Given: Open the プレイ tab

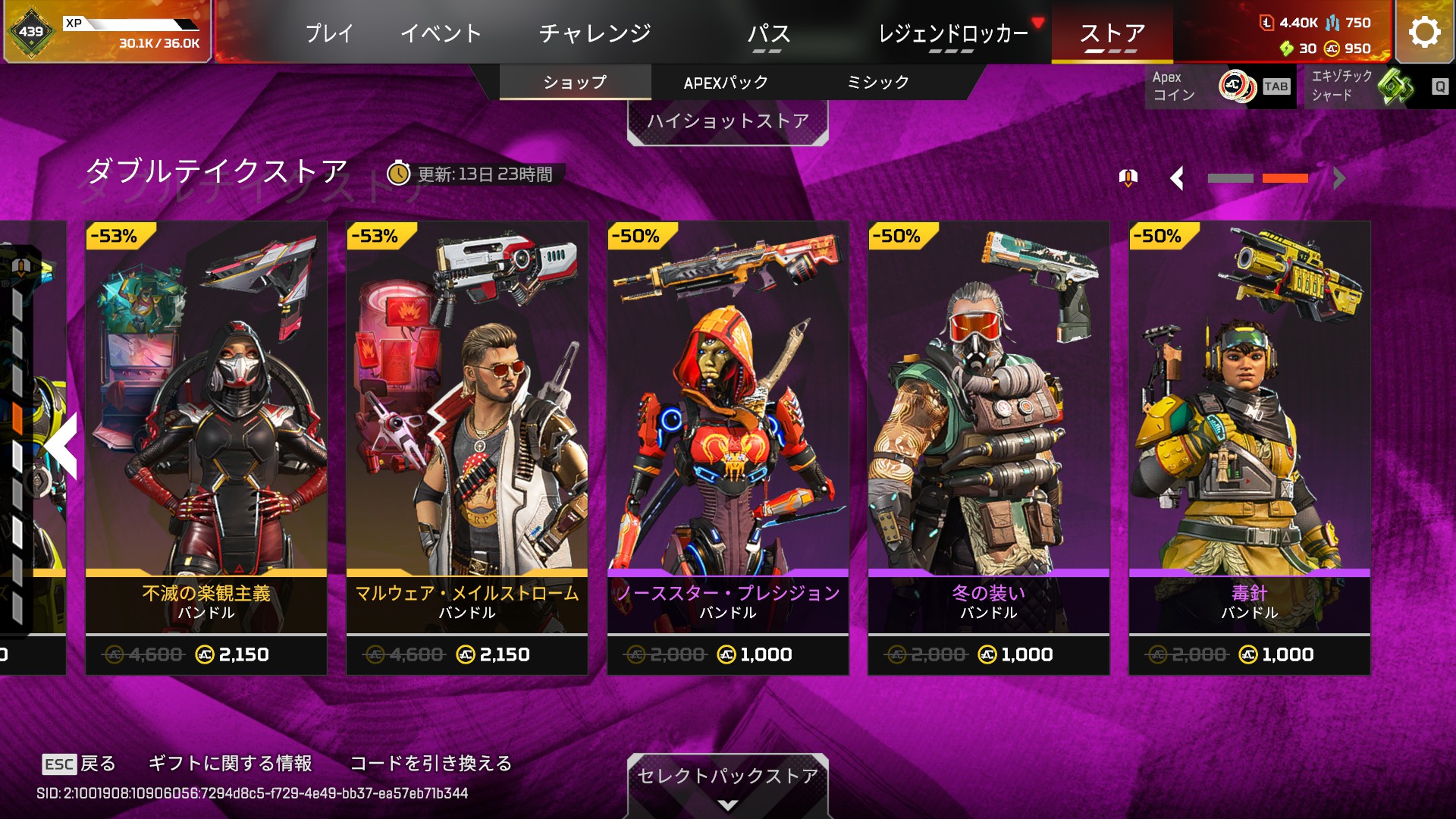Looking at the screenshot, I should [x=329, y=33].
